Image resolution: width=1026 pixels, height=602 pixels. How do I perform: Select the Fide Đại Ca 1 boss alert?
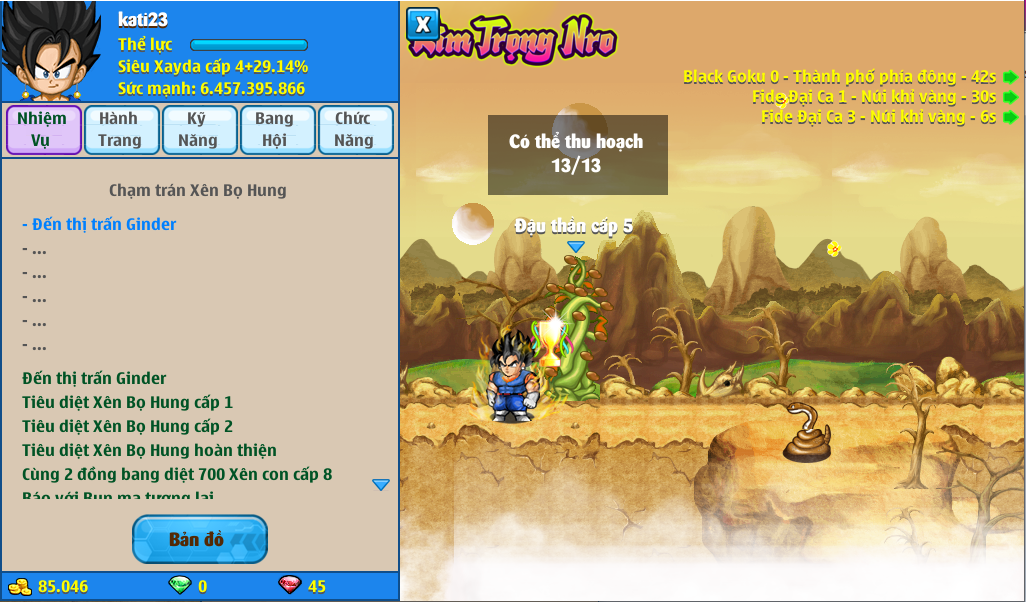tap(875, 97)
